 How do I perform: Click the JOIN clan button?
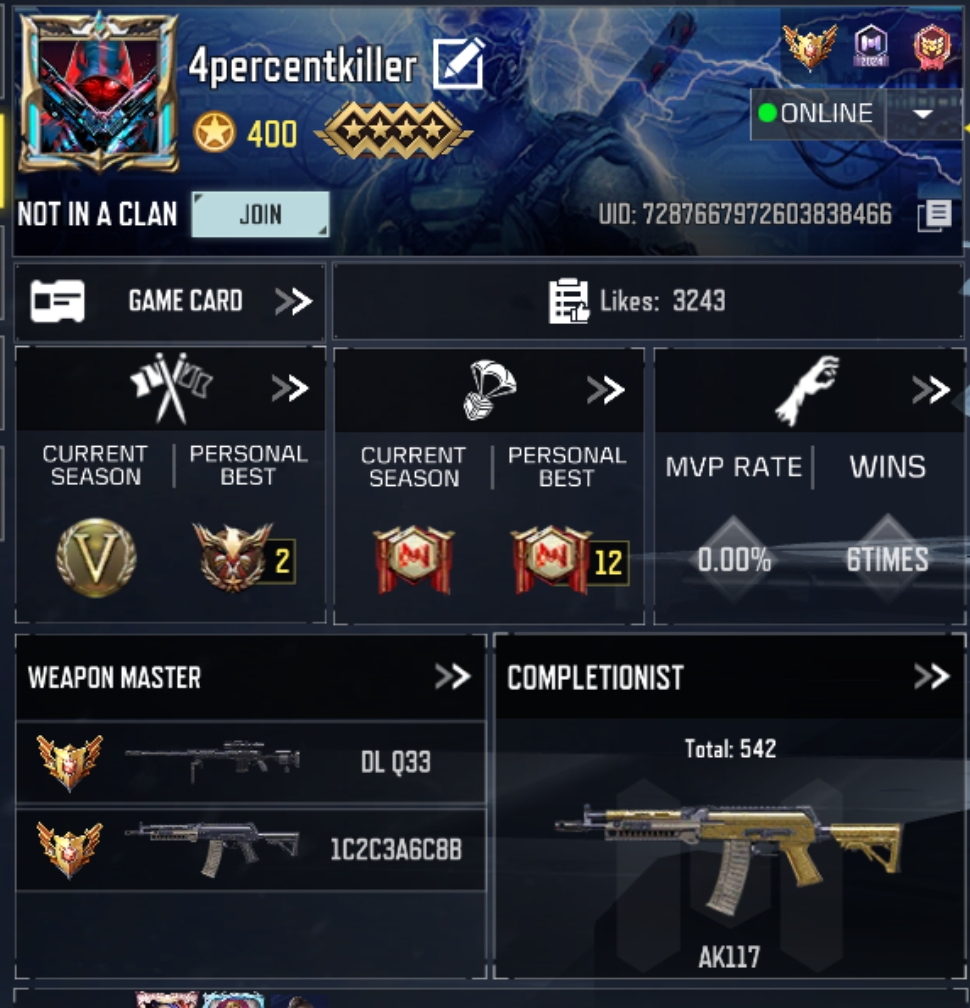pyautogui.click(x=260, y=214)
